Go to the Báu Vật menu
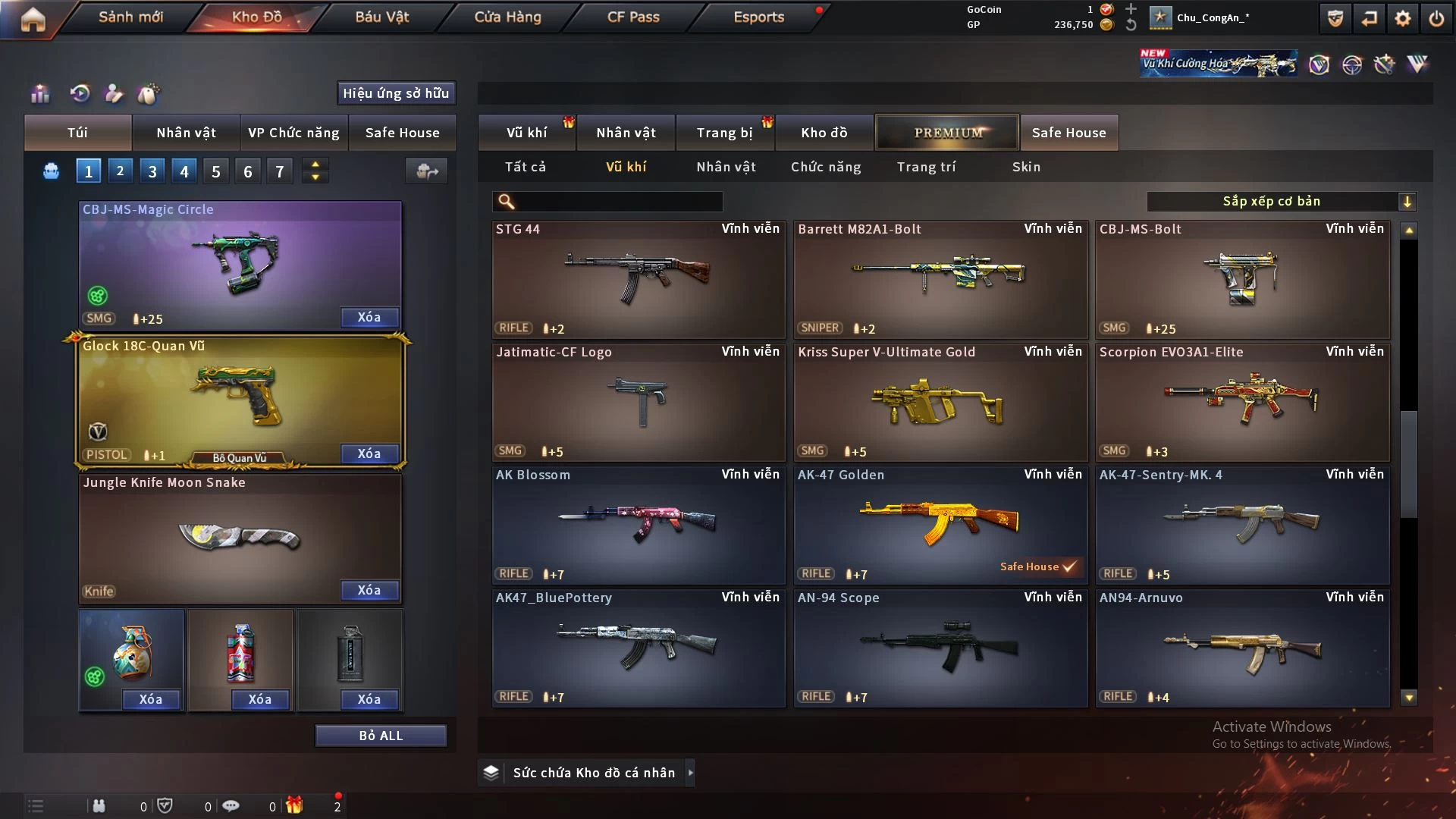The height and width of the screenshot is (819, 1456). coord(381,17)
